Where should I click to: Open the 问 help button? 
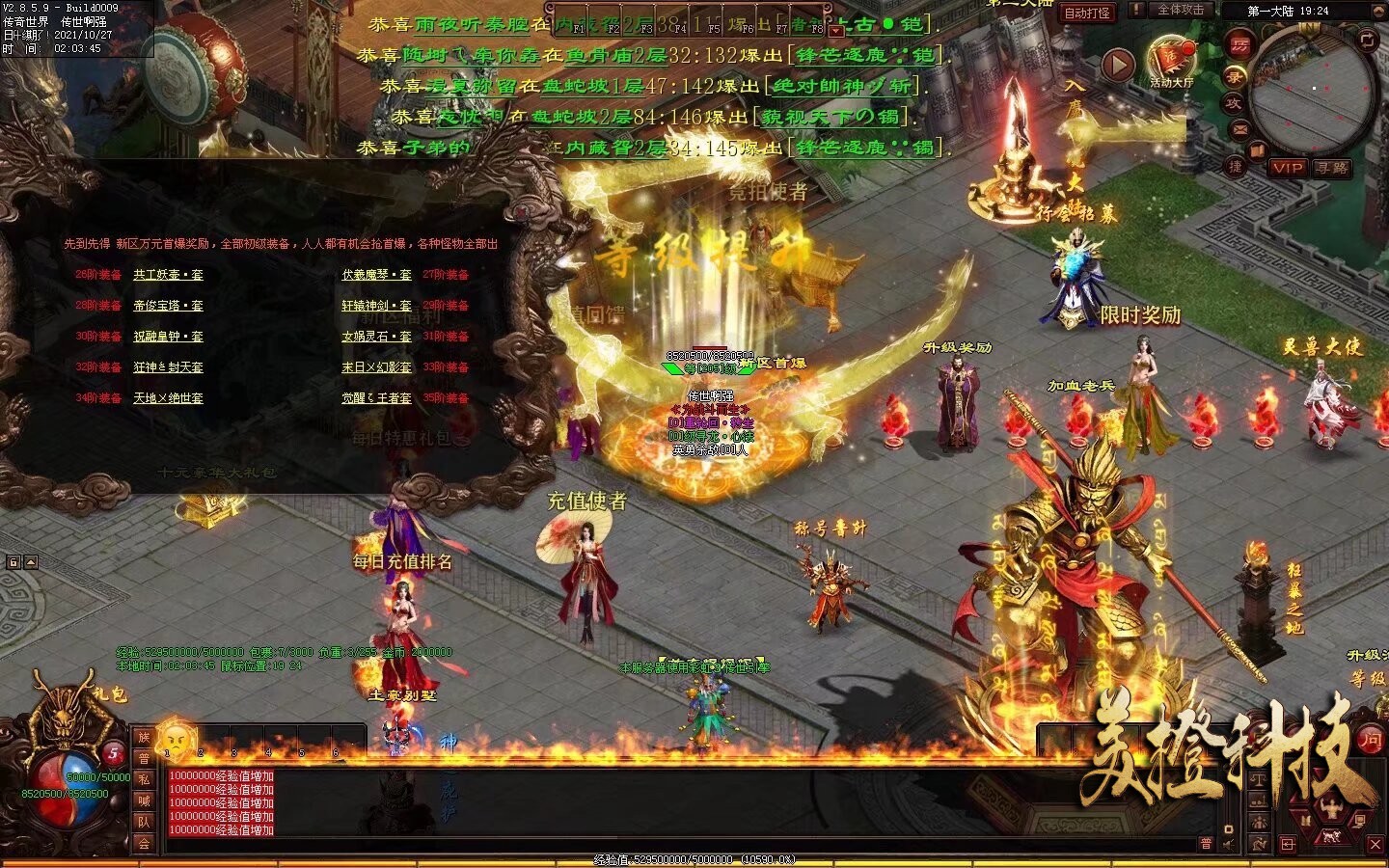pos(1370,740)
